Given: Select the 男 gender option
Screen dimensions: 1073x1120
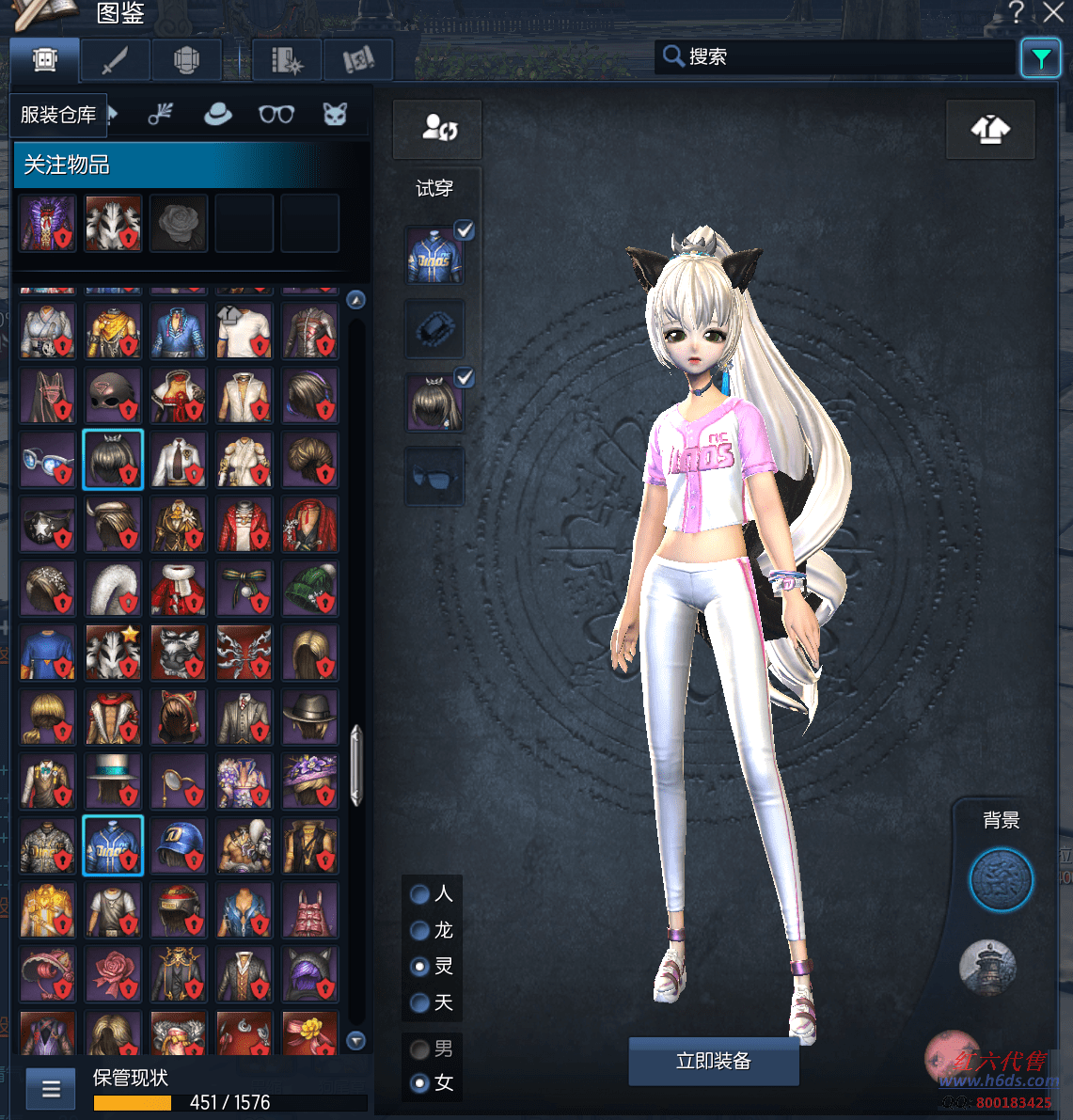Looking at the screenshot, I should pyautogui.click(x=420, y=1049).
